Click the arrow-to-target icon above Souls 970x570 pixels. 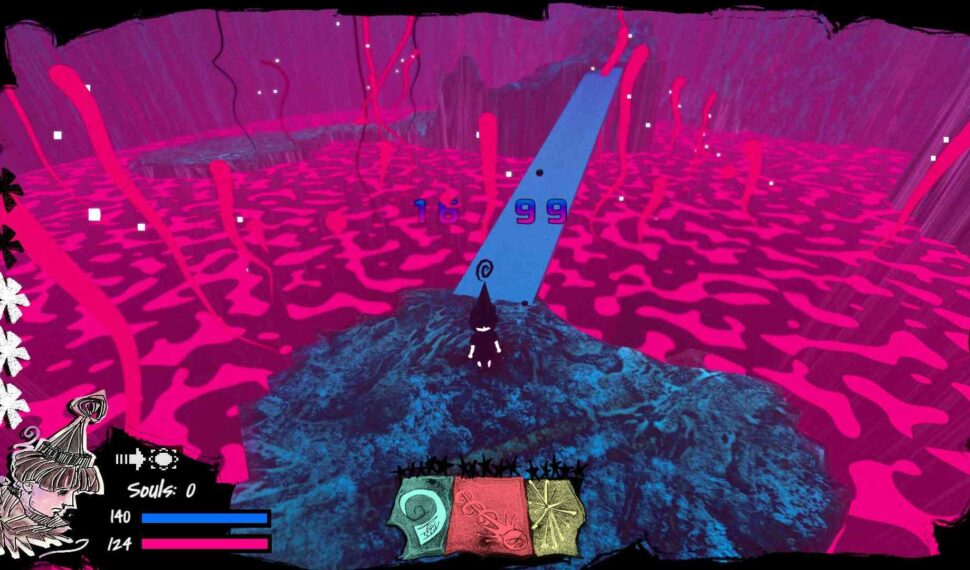pyautogui.click(x=145, y=459)
